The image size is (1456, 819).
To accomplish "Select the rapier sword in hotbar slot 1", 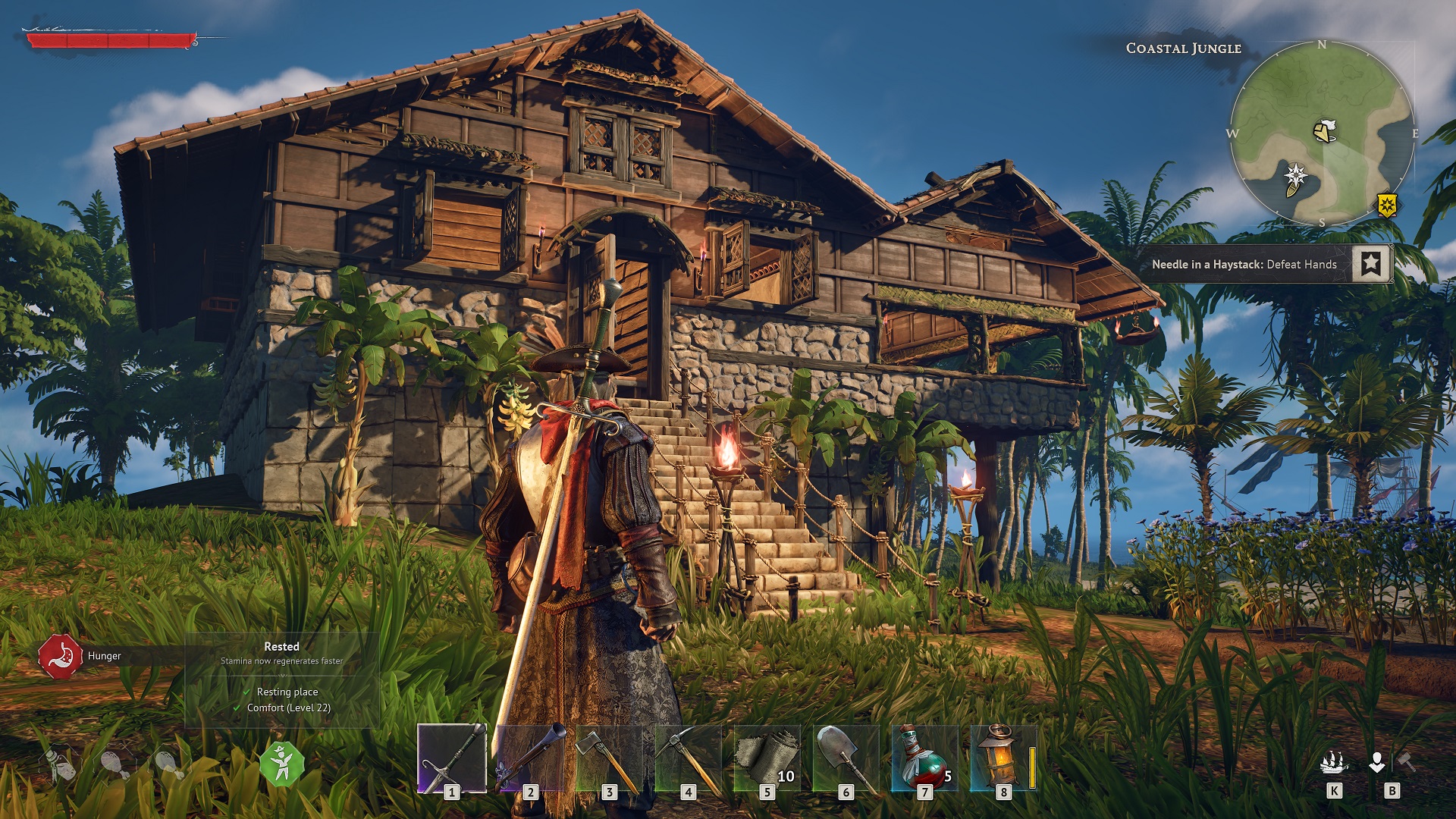I will point(452,758).
